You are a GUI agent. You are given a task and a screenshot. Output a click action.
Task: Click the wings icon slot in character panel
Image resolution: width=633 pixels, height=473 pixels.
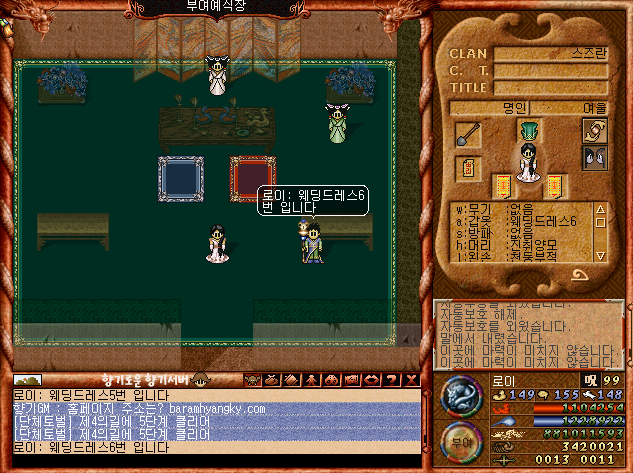click(x=594, y=158)
